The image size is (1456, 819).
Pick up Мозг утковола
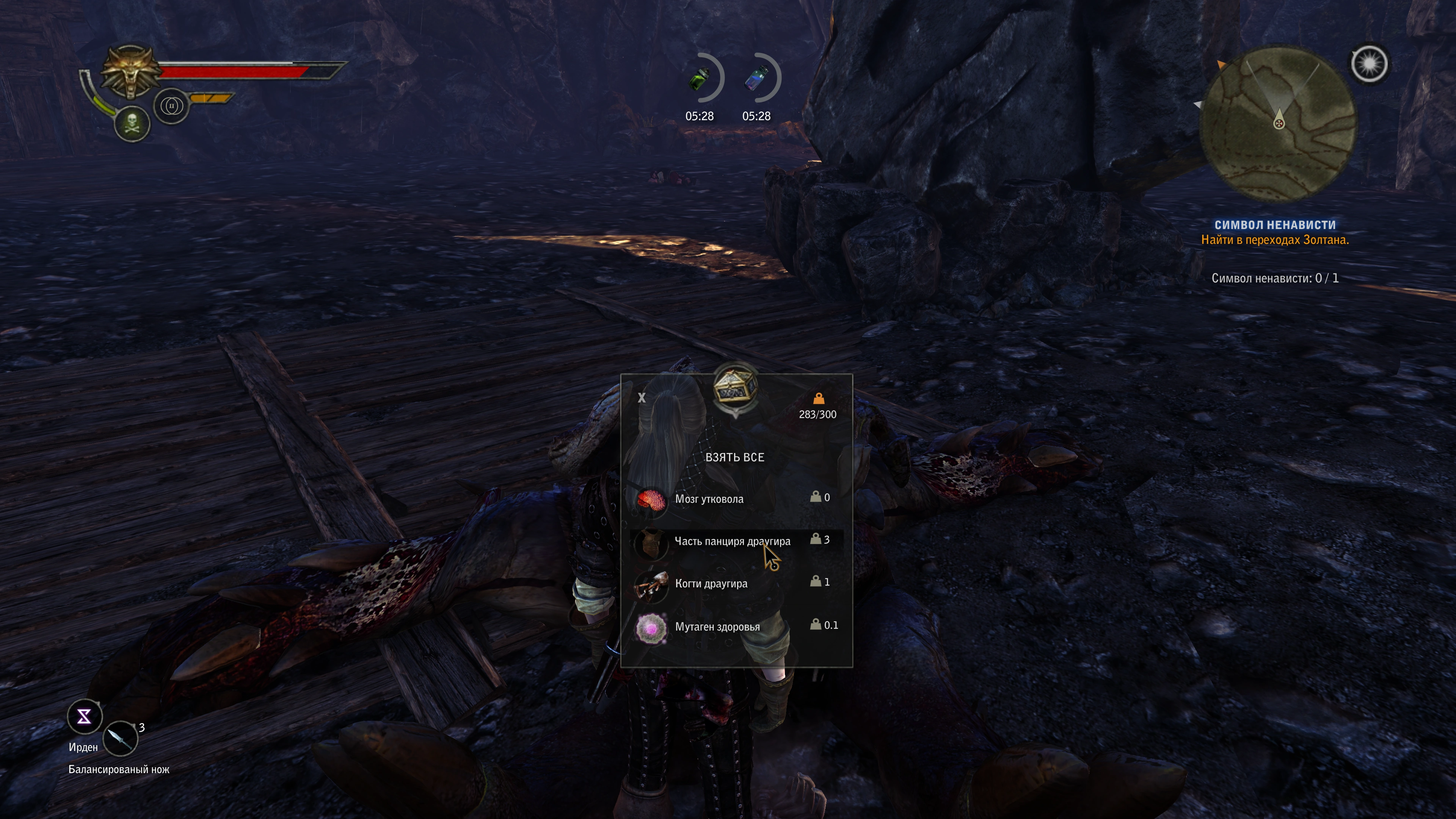[709, 499]
